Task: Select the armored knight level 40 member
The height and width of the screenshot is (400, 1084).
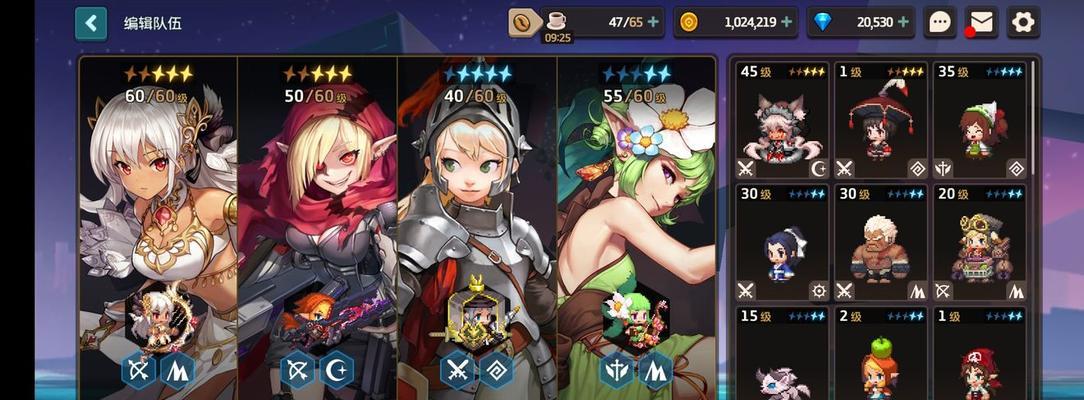Action: pyautogui.click(x=477, y=220)
